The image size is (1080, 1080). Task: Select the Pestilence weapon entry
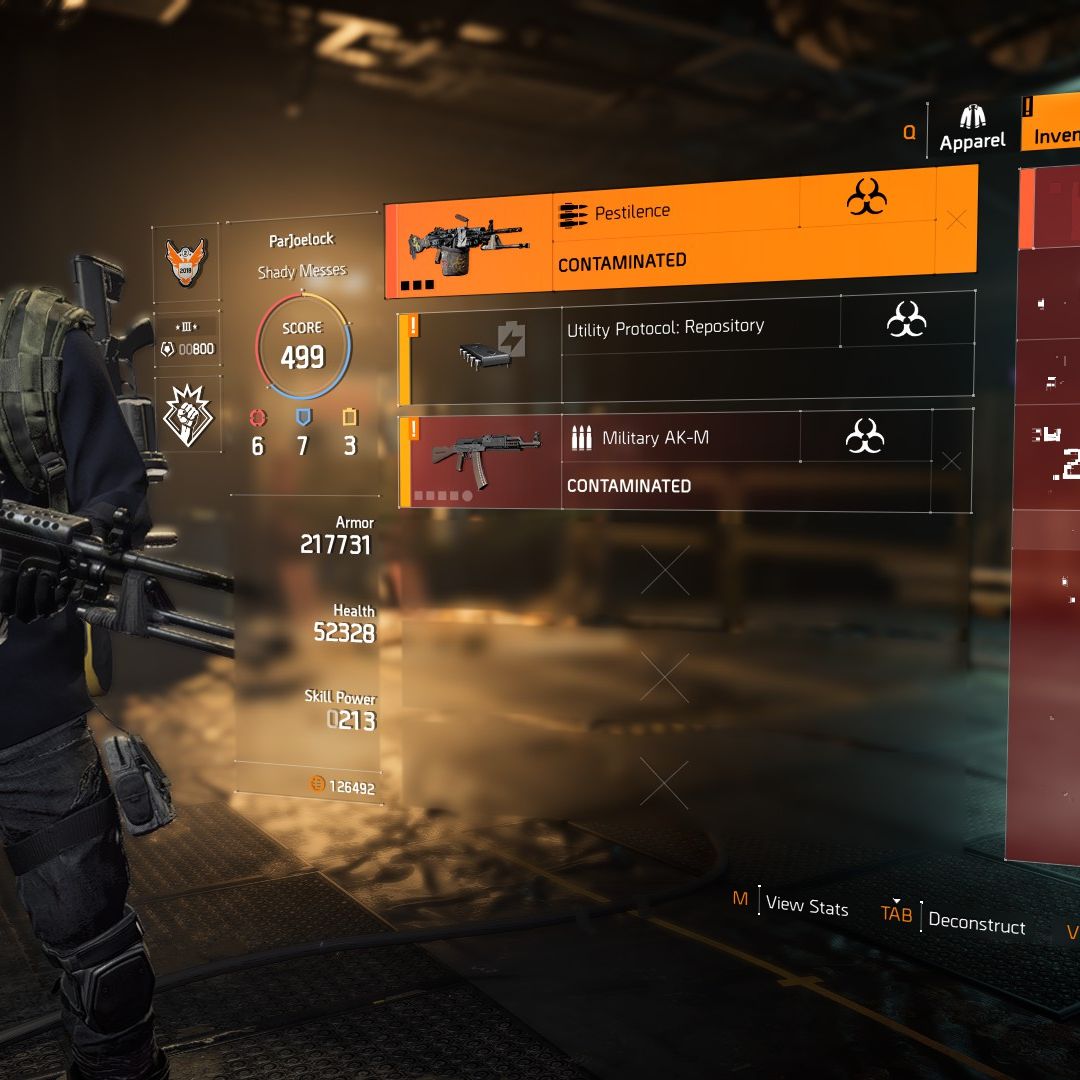(x=660, y=233)
